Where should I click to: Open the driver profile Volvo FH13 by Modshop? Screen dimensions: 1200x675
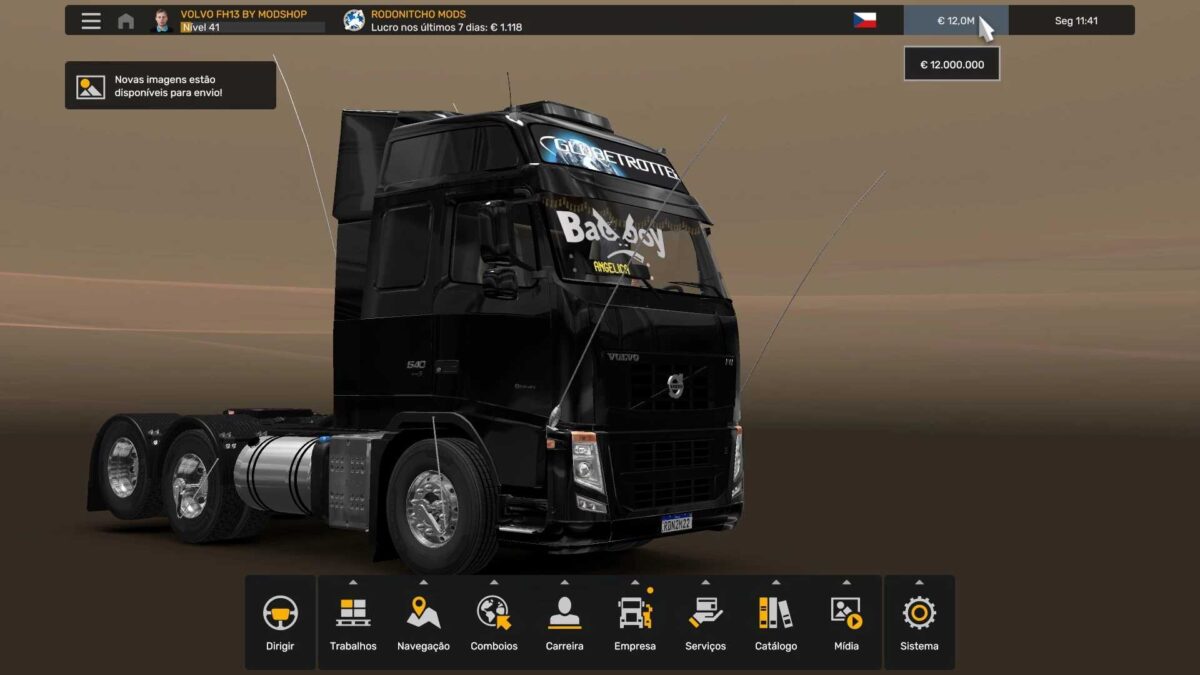click(240, 21)
